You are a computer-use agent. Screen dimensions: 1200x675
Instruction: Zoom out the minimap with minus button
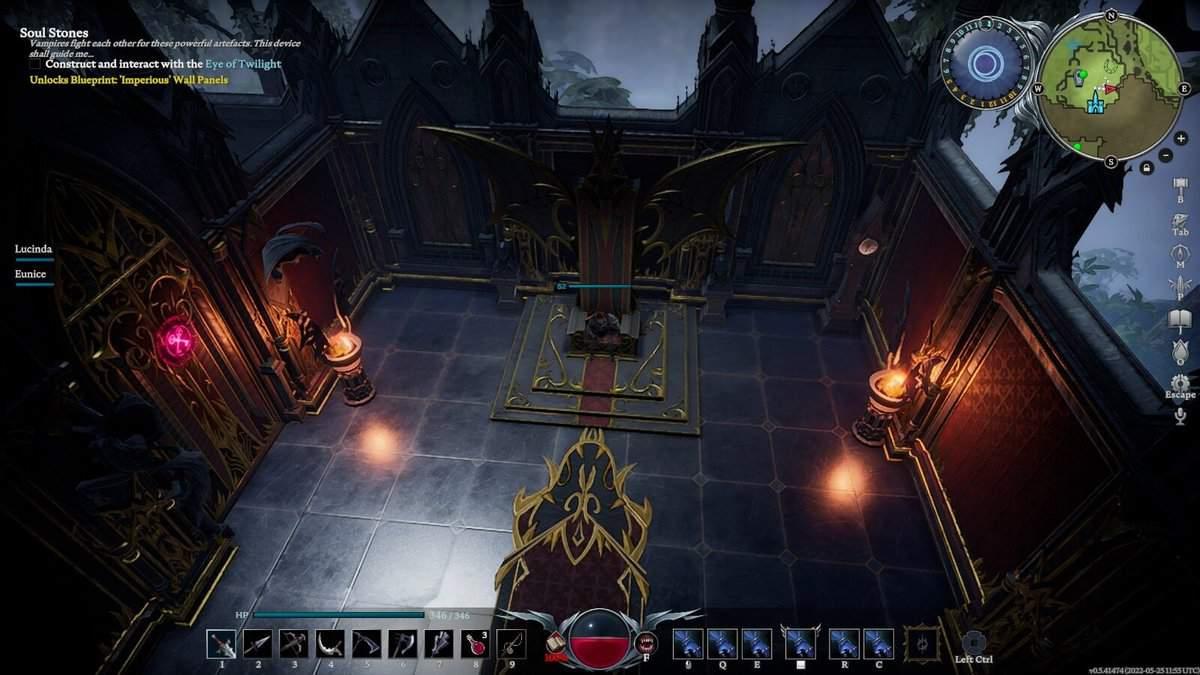[1167, 155]
